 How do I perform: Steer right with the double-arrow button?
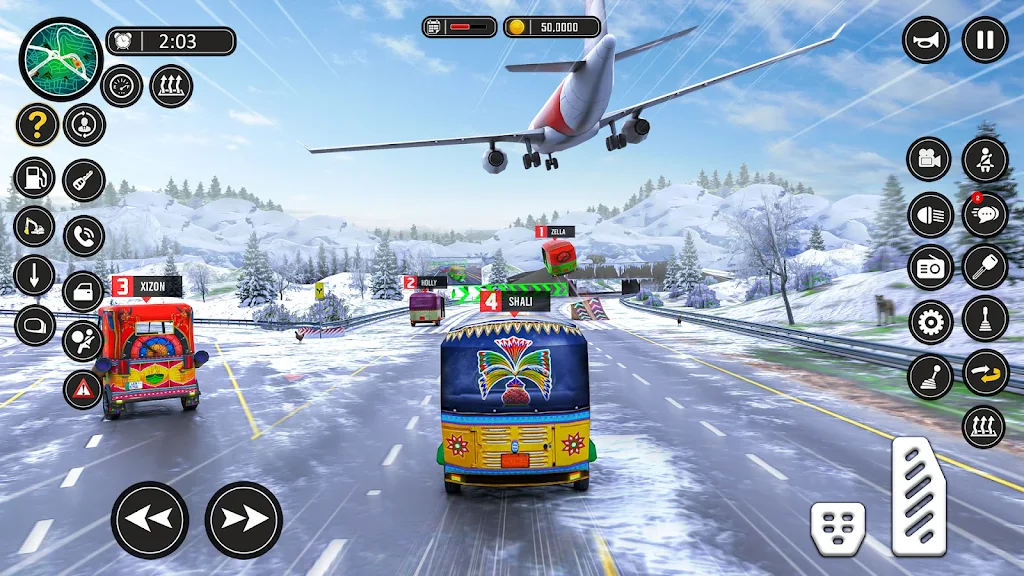243,519
